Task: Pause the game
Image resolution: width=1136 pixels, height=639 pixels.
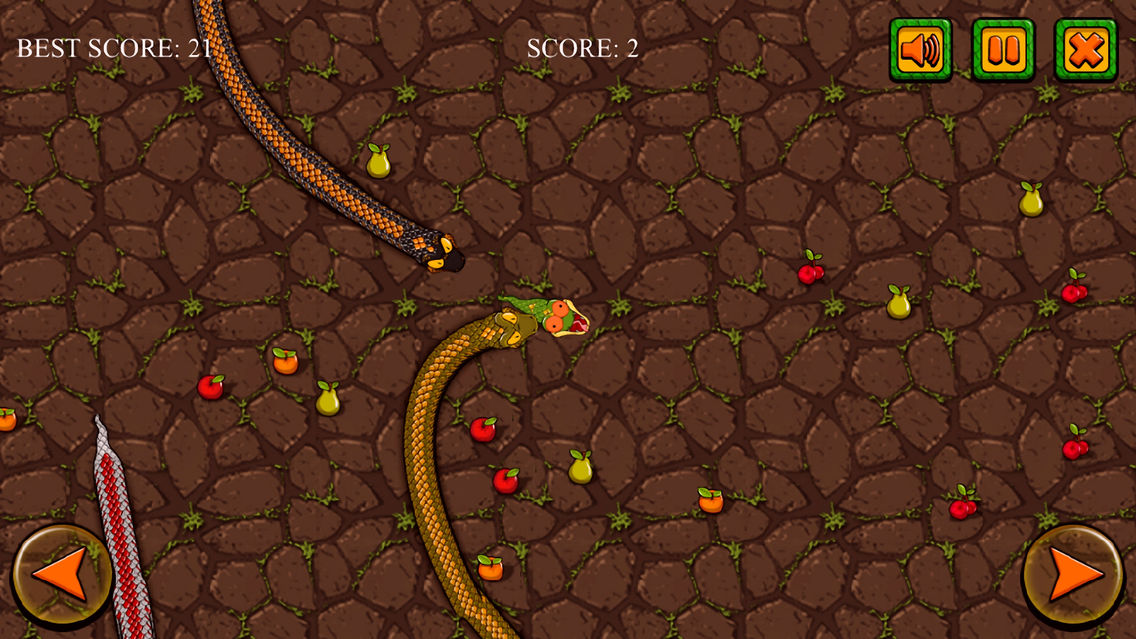Action: point(1003,50)
